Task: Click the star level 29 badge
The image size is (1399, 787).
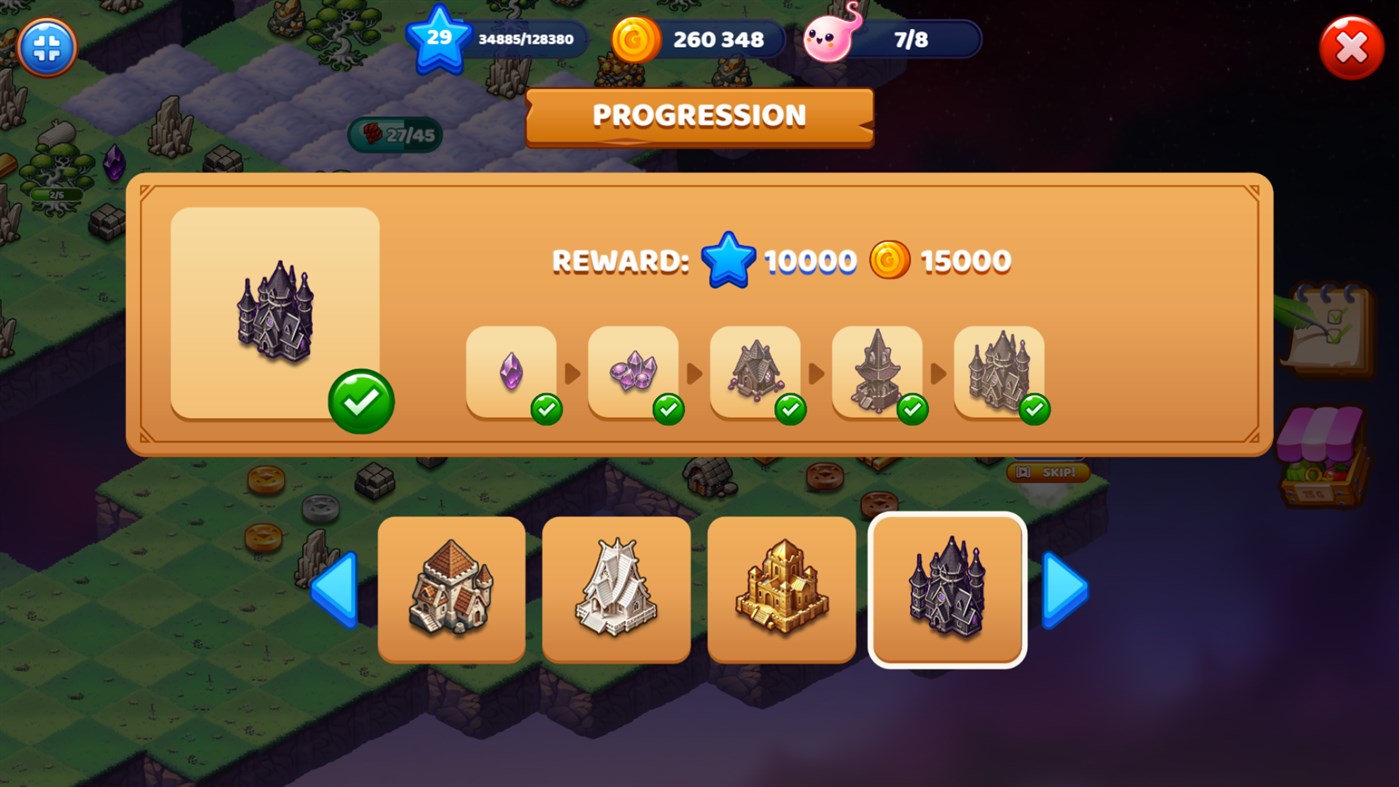Action: coord(437,40)
